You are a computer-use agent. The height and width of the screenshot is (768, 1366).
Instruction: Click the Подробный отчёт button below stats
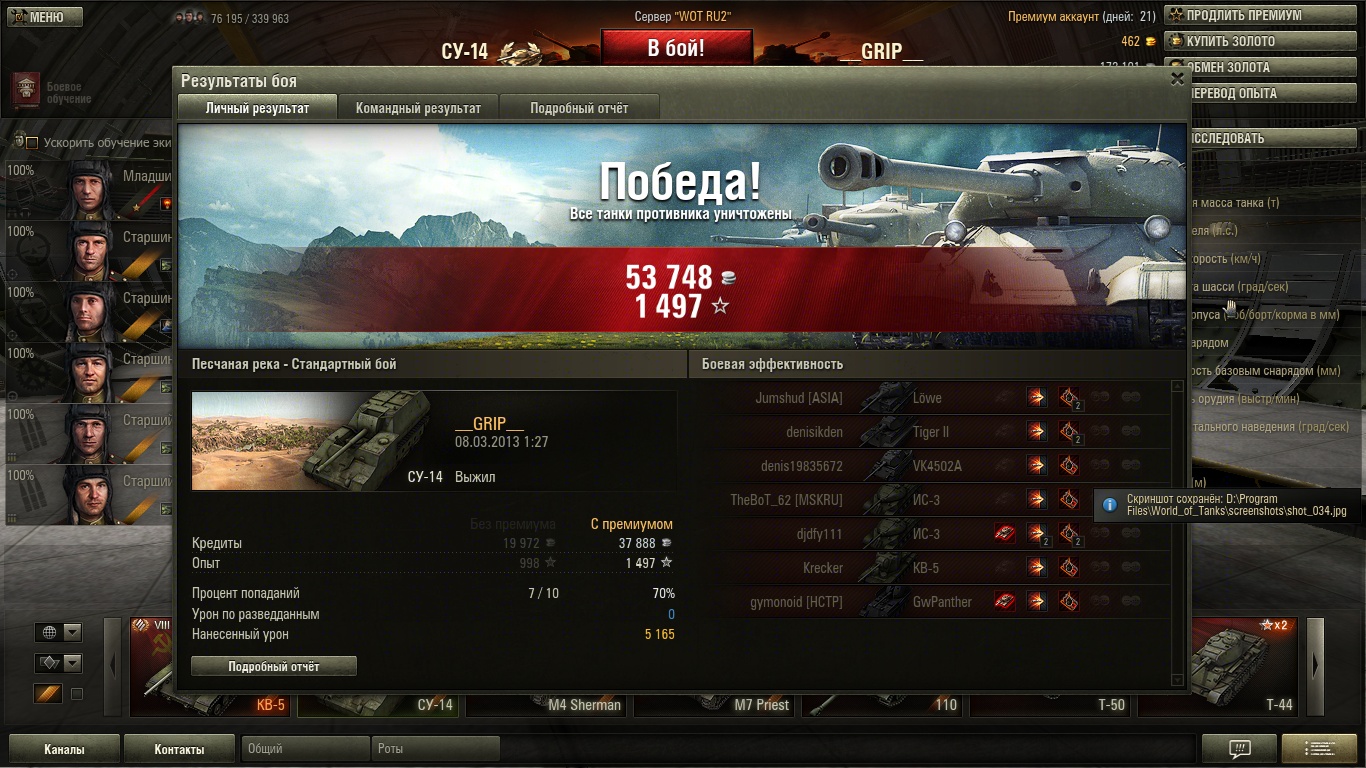tap(273, 666)
